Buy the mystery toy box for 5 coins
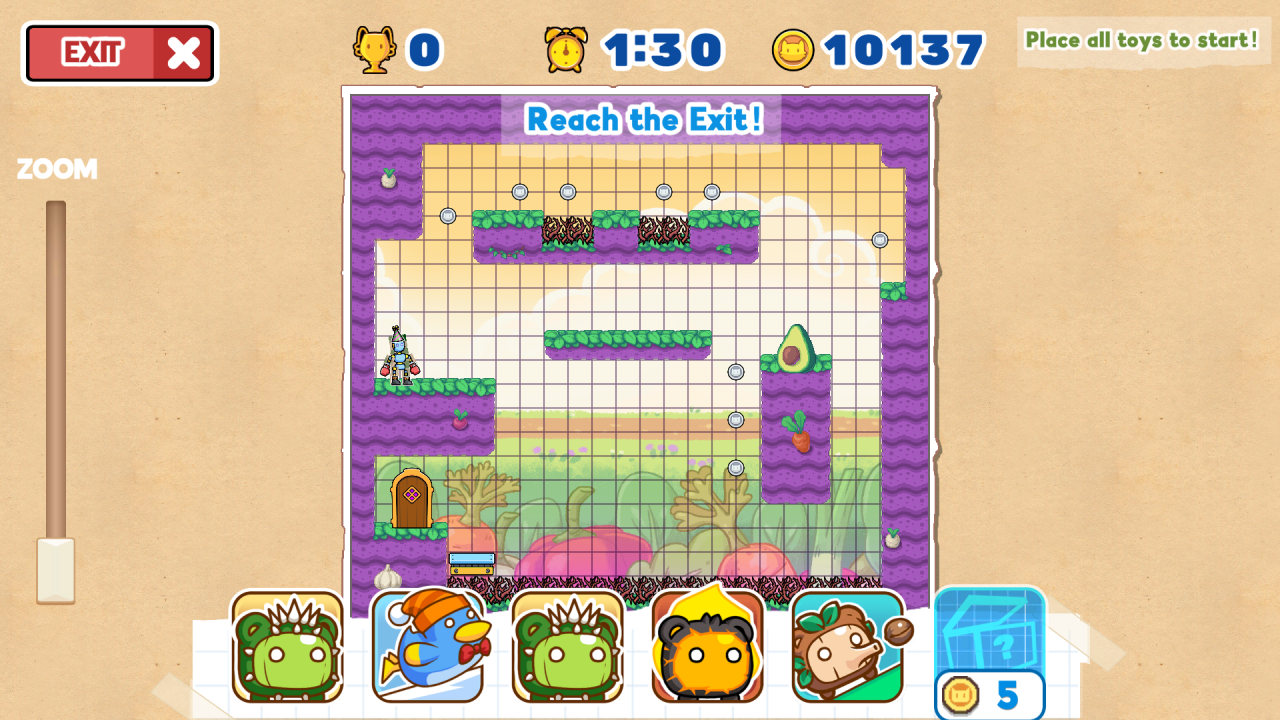Screen dimensions: 1280x720 point(990,652)
